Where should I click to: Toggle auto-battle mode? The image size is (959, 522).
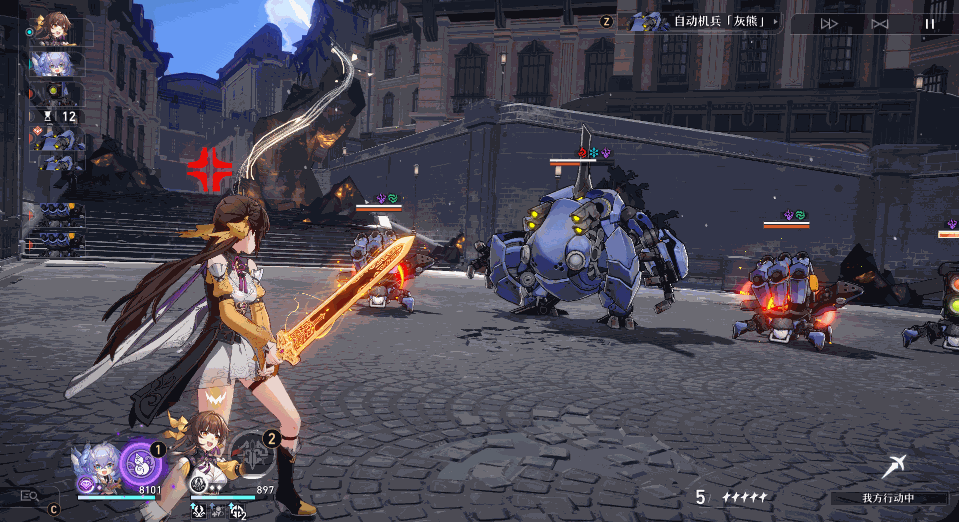pos(880,23)
